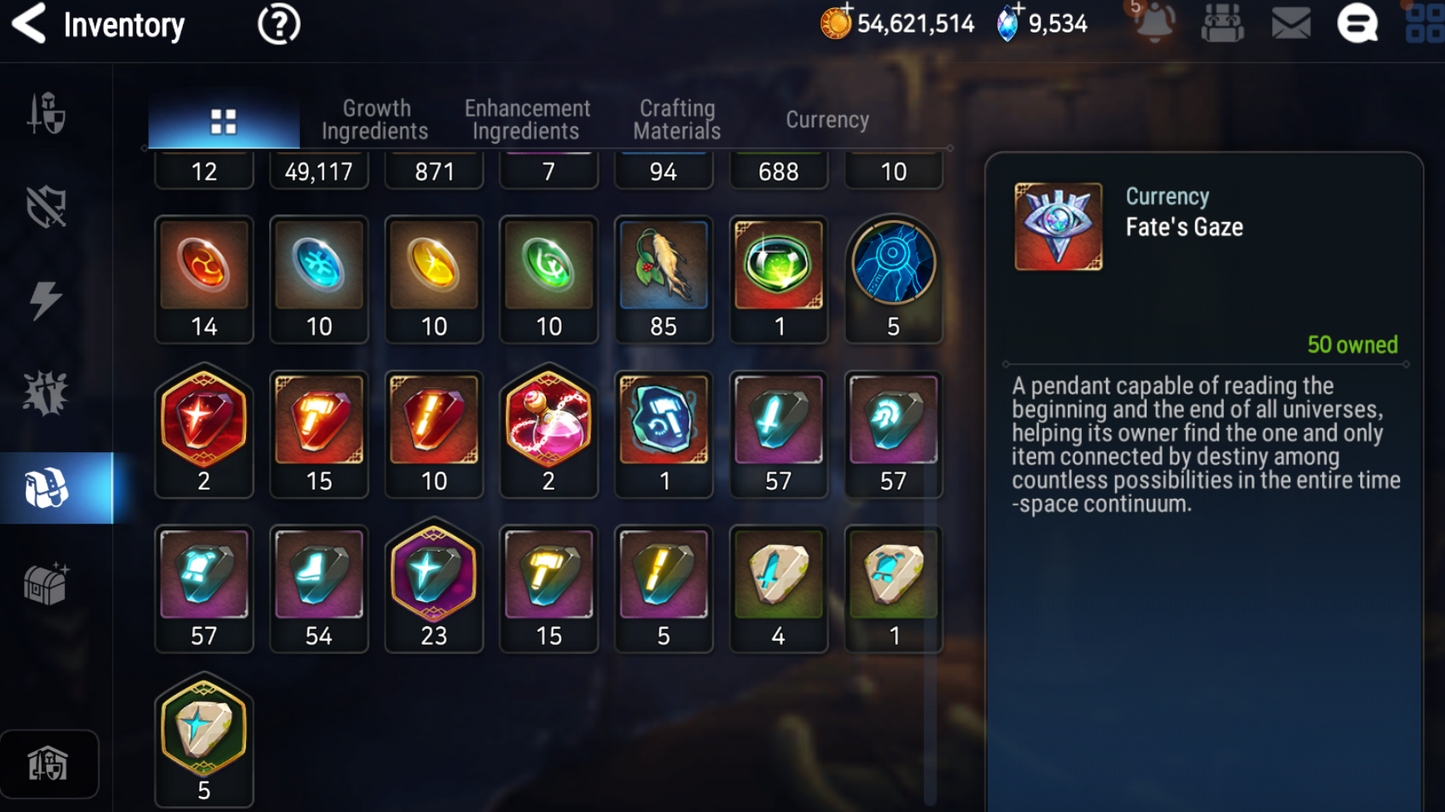The width and height of the screenshot is (1445, 812).
Task: Open the treasure chest sidebar category
Action: coord(46,583)
